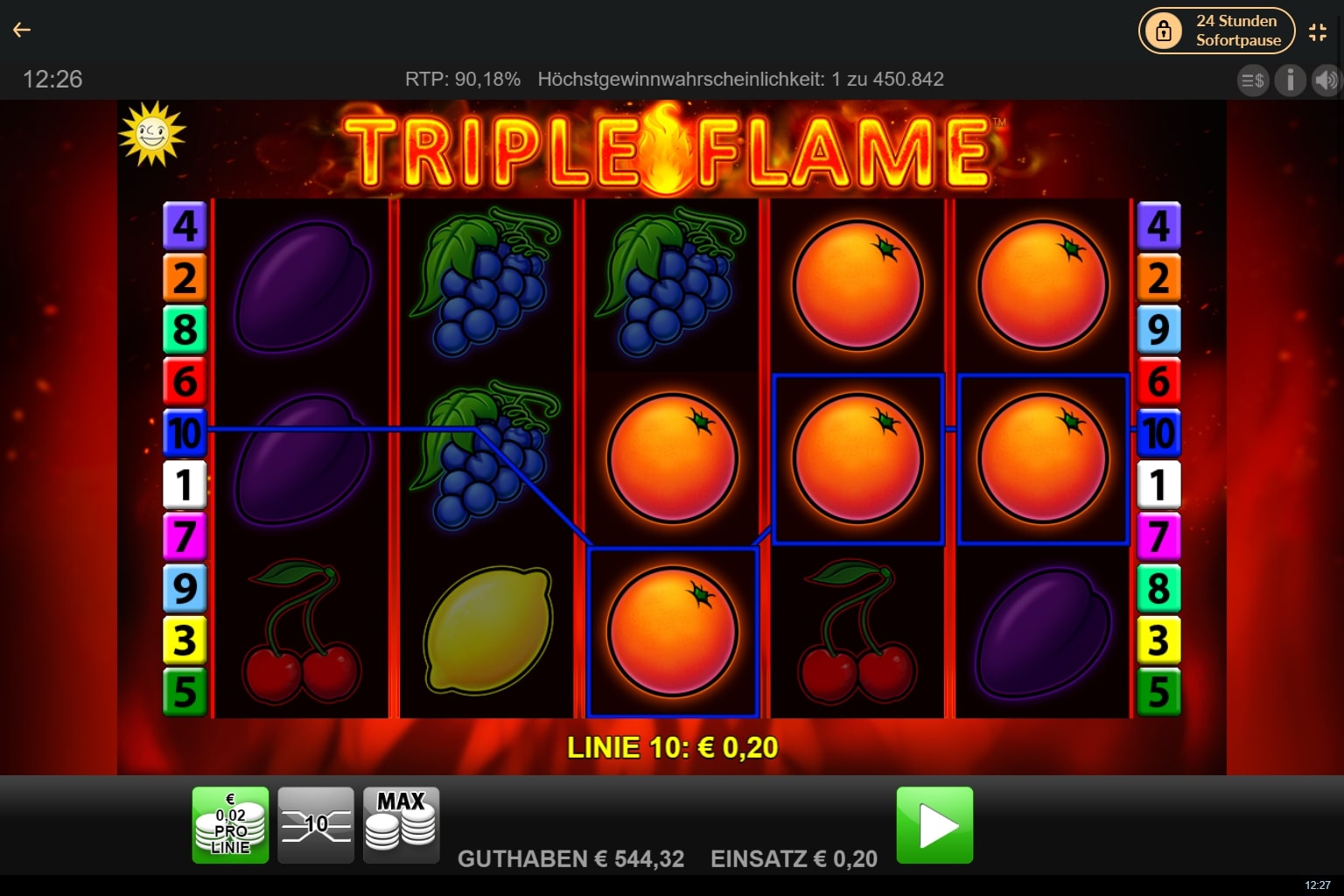Open the € 0,02 PRO LINIE bet icon

[x=230, y=823]
